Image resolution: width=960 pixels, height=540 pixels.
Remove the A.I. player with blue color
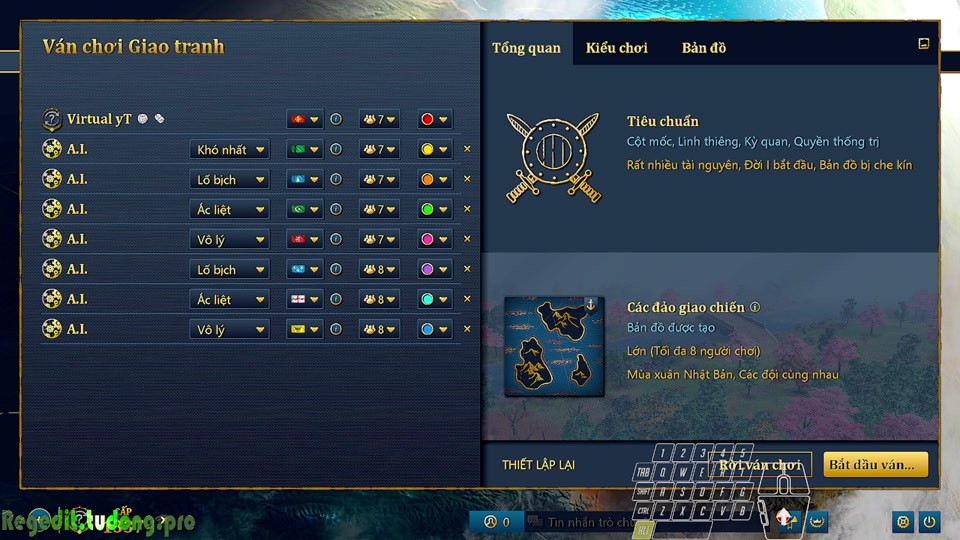[467, 330]
